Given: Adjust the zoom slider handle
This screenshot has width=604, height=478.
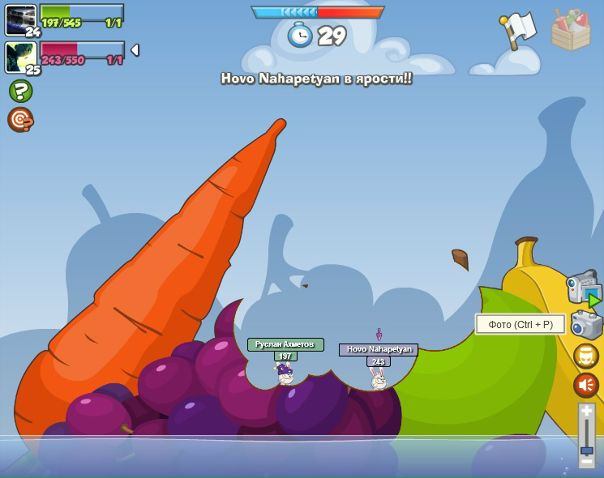Looking at the screenshot, I should [587, 451].
